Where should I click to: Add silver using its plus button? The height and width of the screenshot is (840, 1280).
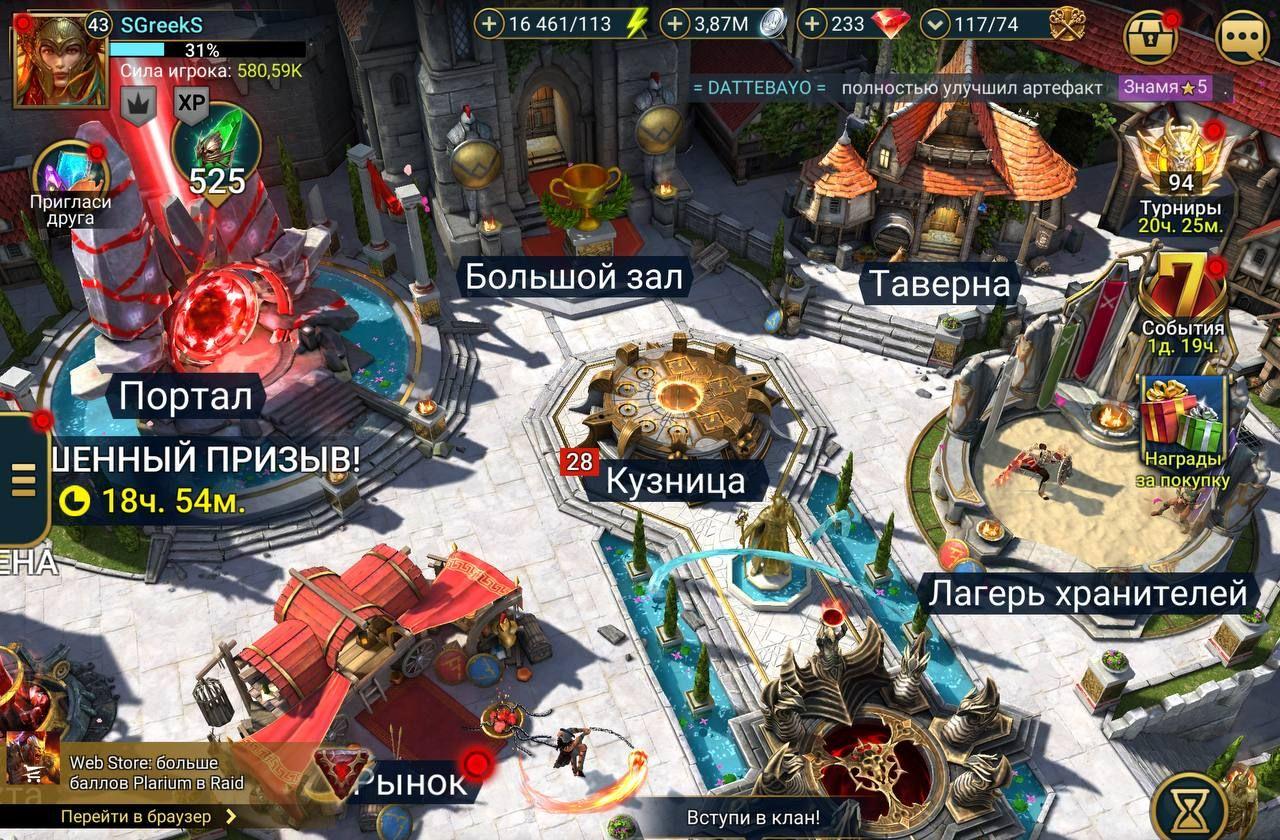(x=676, y=24)
